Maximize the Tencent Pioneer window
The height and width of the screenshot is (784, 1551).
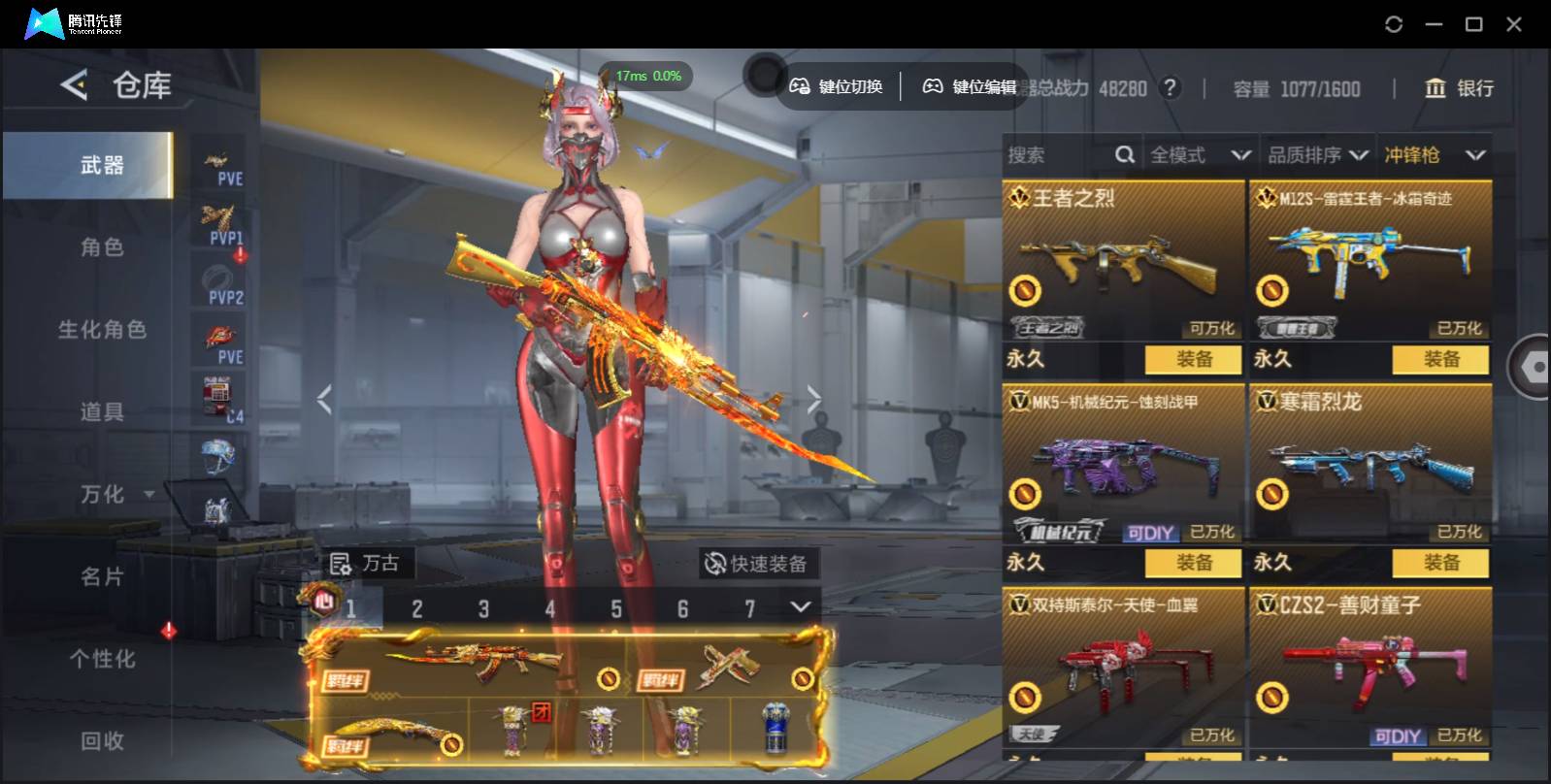pyautogui.click(x=1473, y=24)
